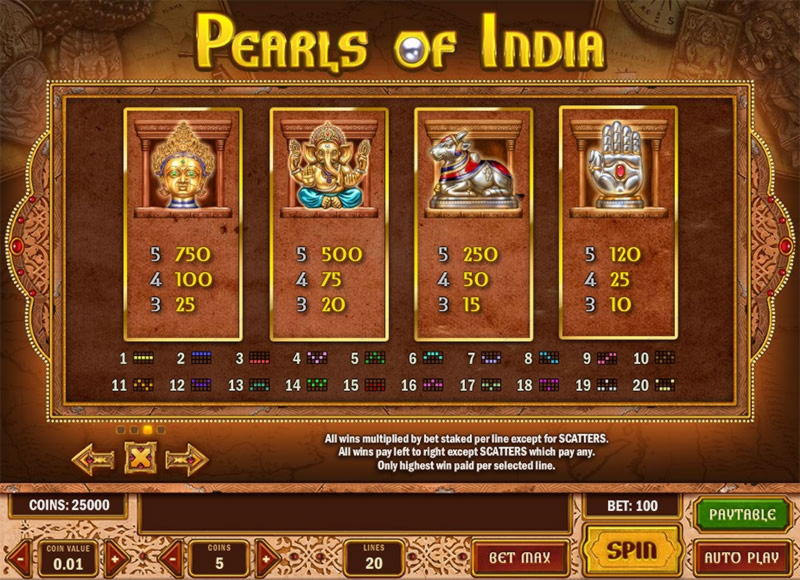Go to the previous paytable page
The height and width of the screenshot is (580, 800).
pos(94,459)
